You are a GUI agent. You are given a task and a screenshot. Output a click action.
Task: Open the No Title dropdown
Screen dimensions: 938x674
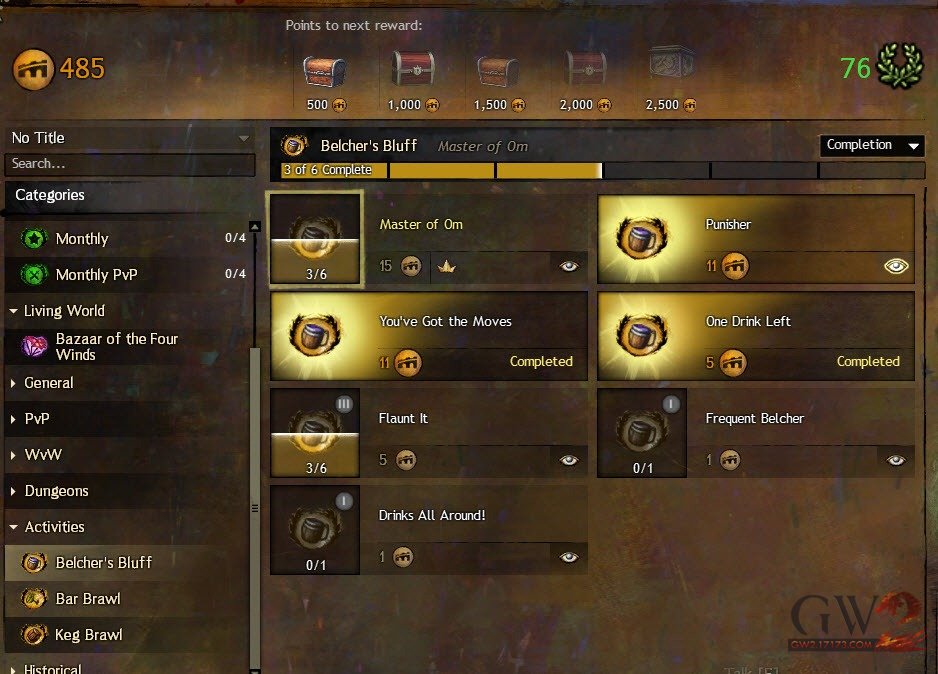pos(130,138)
